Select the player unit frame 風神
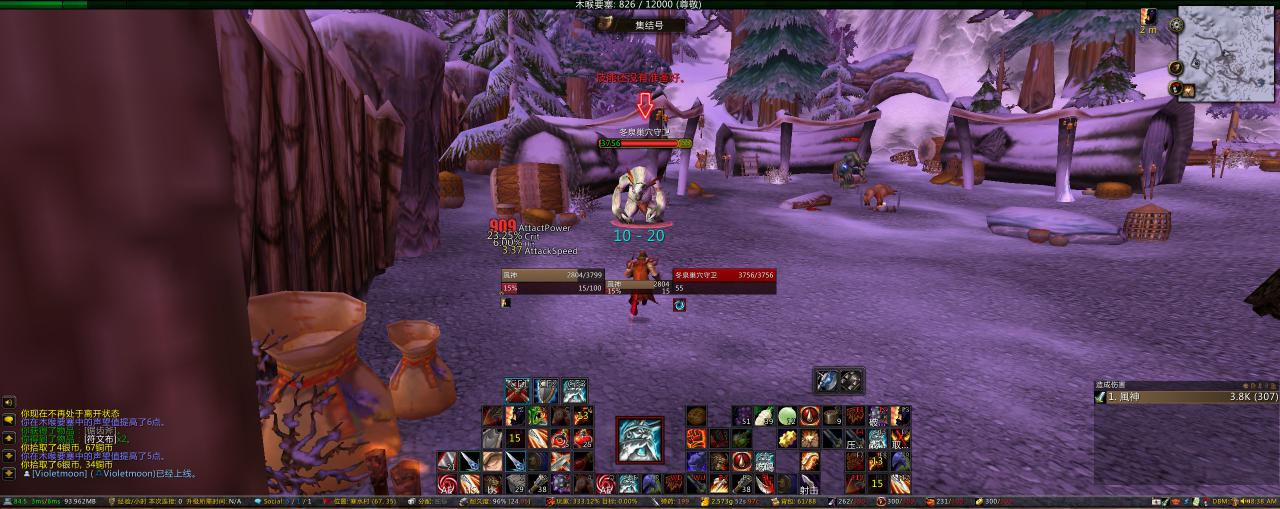1280x509 pixels. (552, 281)
